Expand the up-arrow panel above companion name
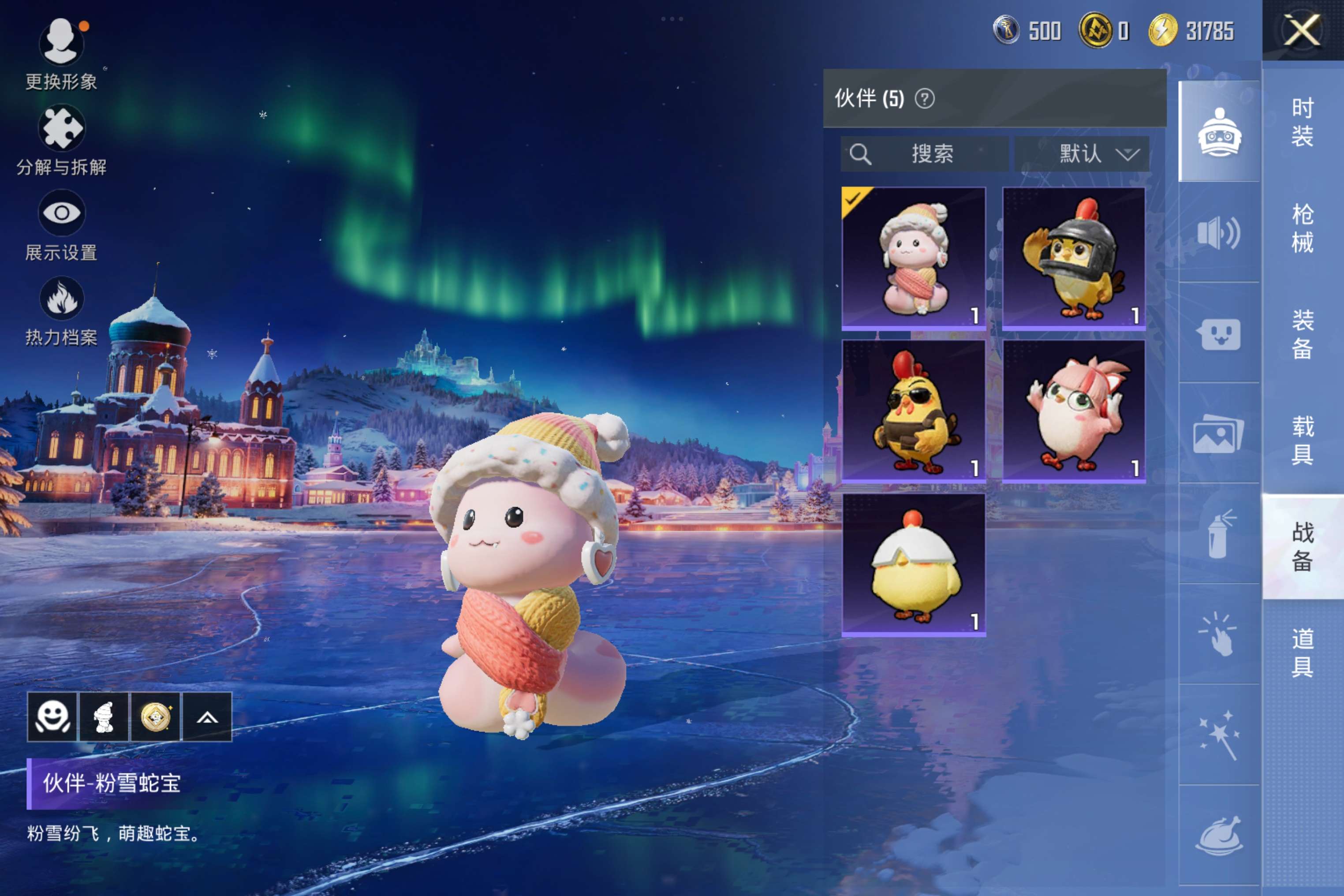1344x896 pixels. pyautogui.click(x=207, y=717)
